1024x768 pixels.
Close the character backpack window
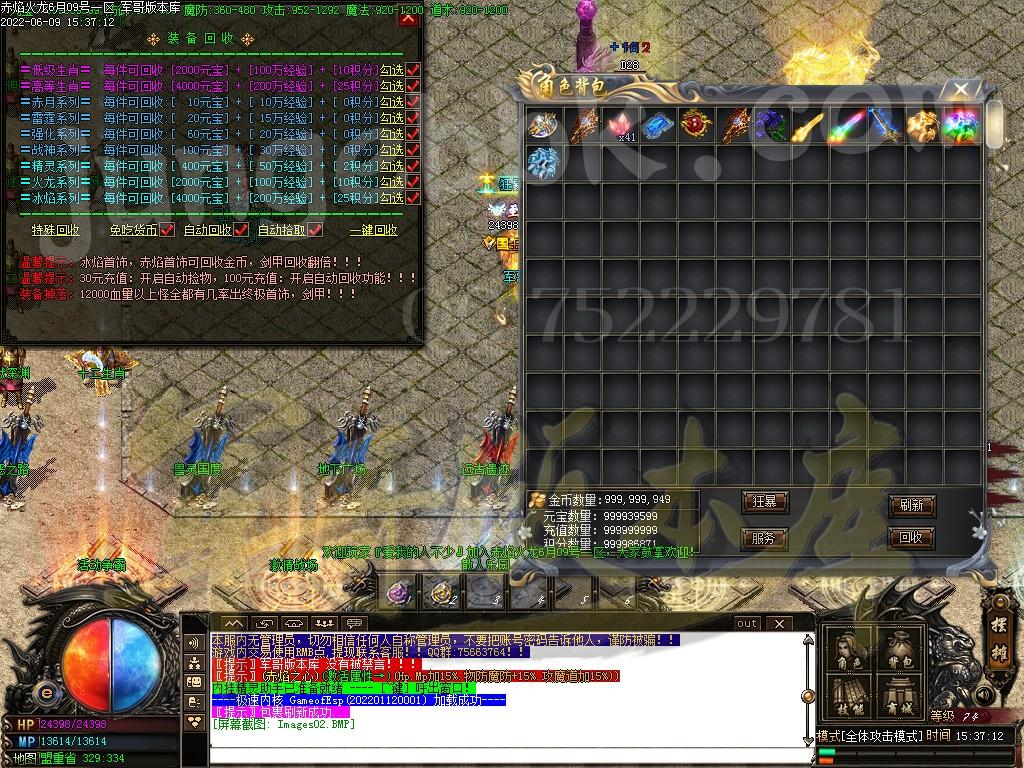[x=961, y=89]
